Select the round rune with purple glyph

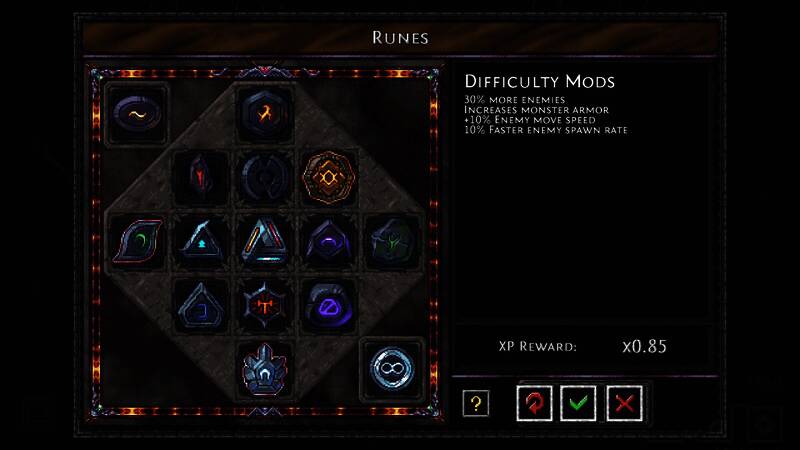tap(329, 305)
